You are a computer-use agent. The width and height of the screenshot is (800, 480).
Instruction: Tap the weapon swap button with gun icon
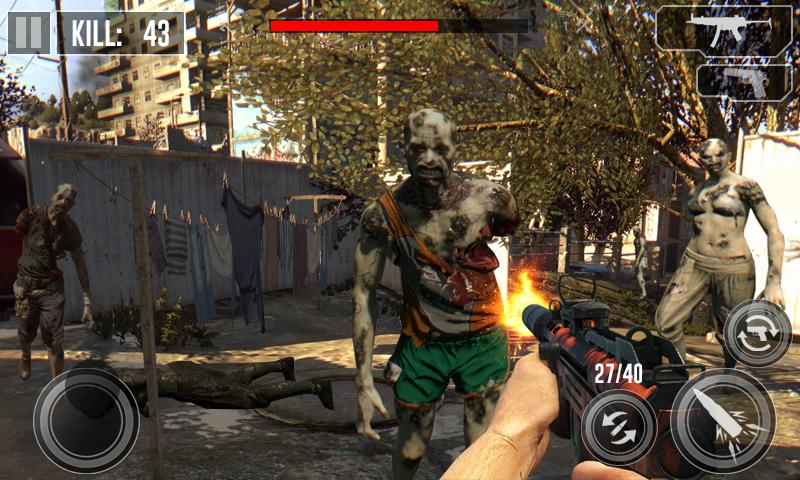pos(757,332)
